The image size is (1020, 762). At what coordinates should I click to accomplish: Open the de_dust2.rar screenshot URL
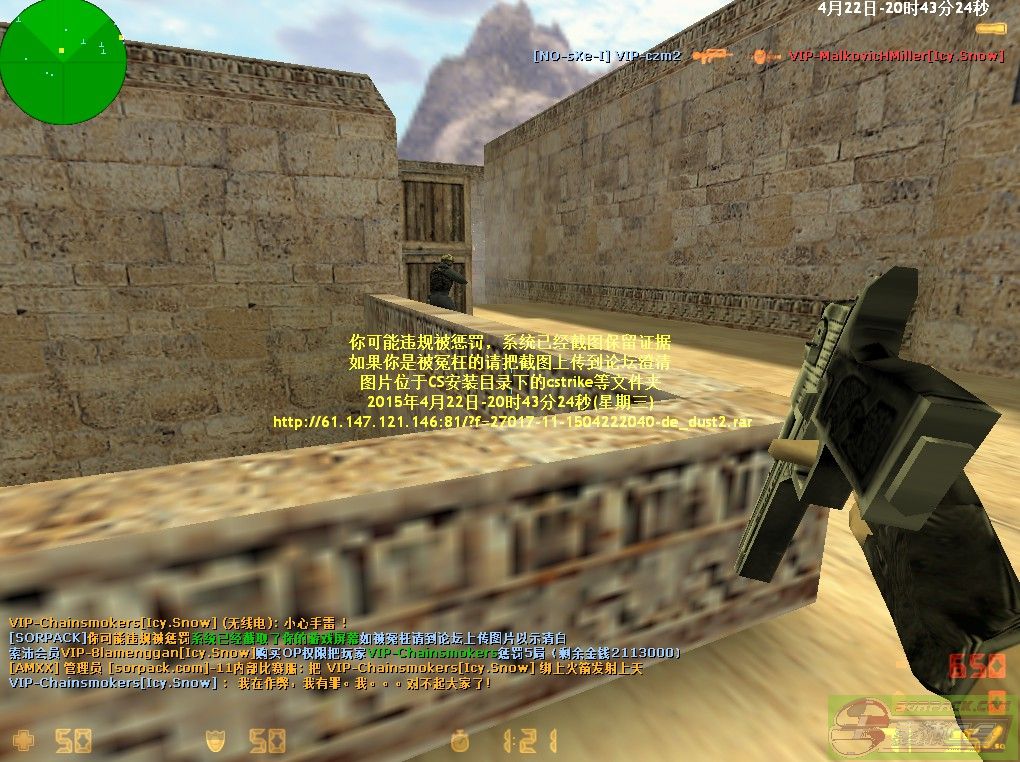(x=512, y=422)
